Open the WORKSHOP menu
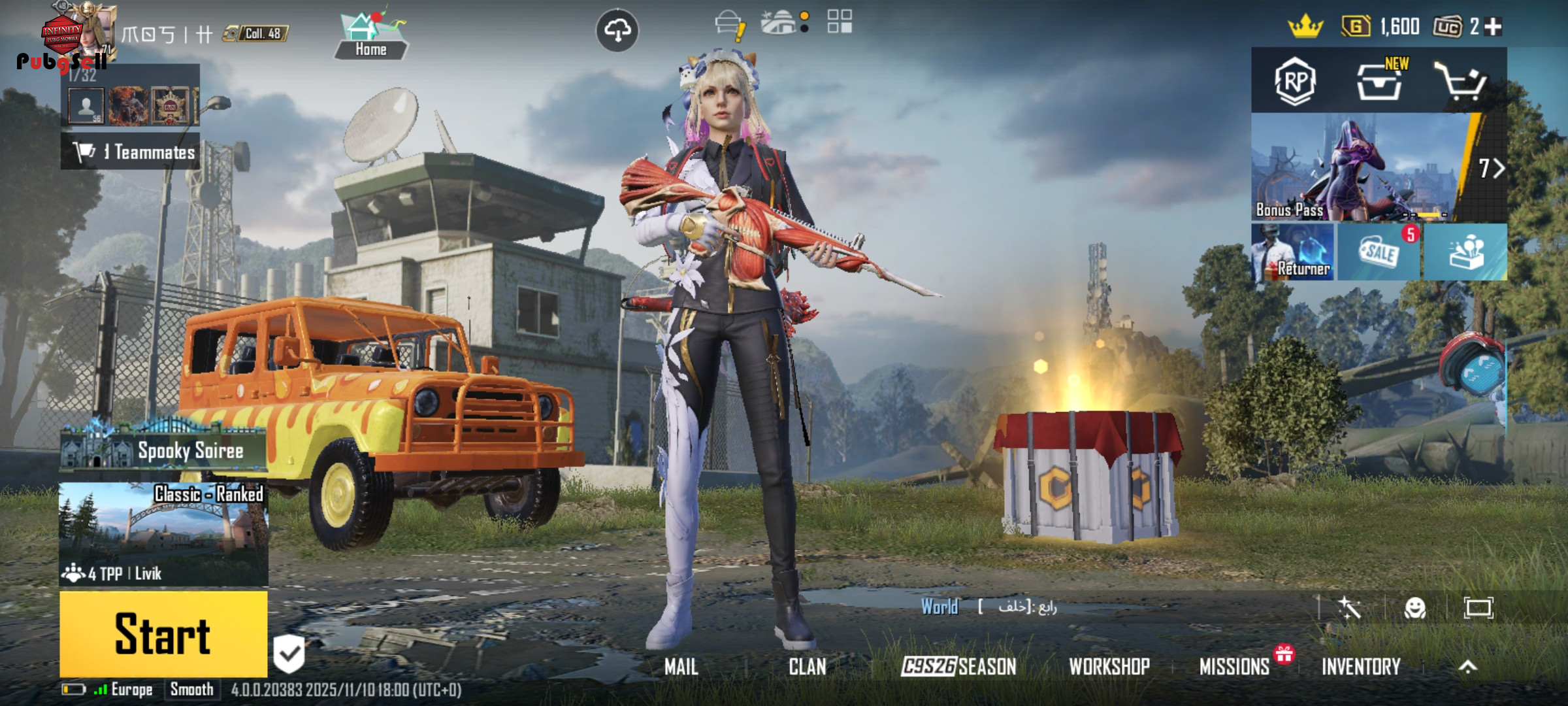This screenshot has height=706, width=1568. [1109, 667]
